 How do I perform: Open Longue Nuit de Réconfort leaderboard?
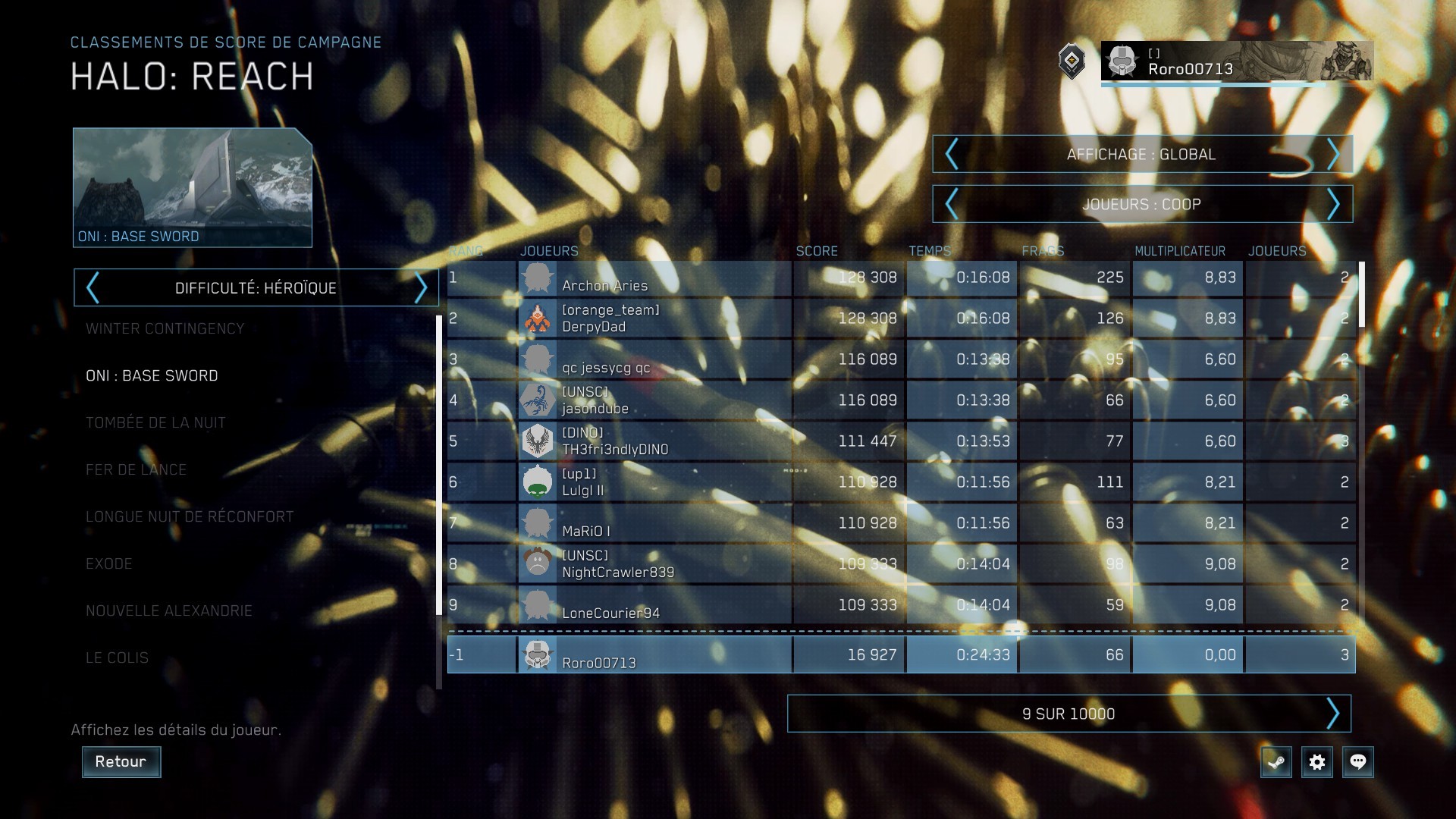(x=189, y=517)
